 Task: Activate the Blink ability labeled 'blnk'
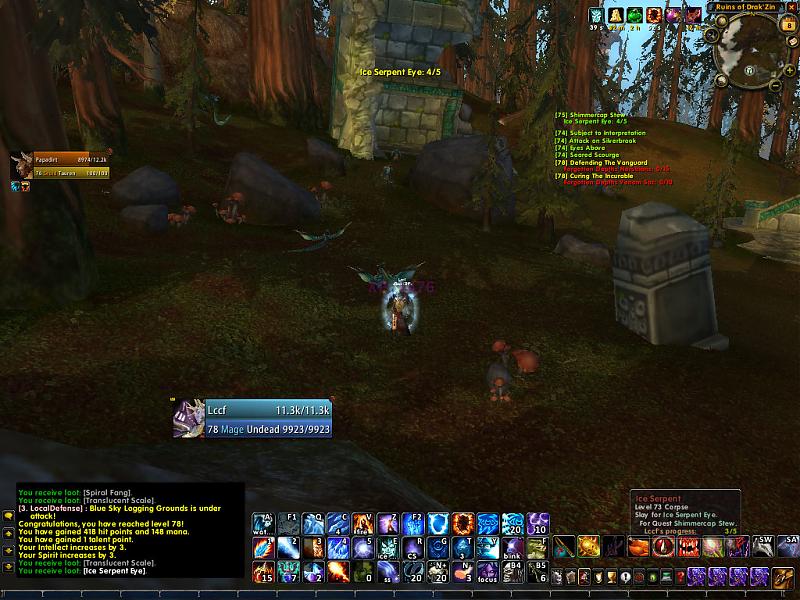point(512,547)
